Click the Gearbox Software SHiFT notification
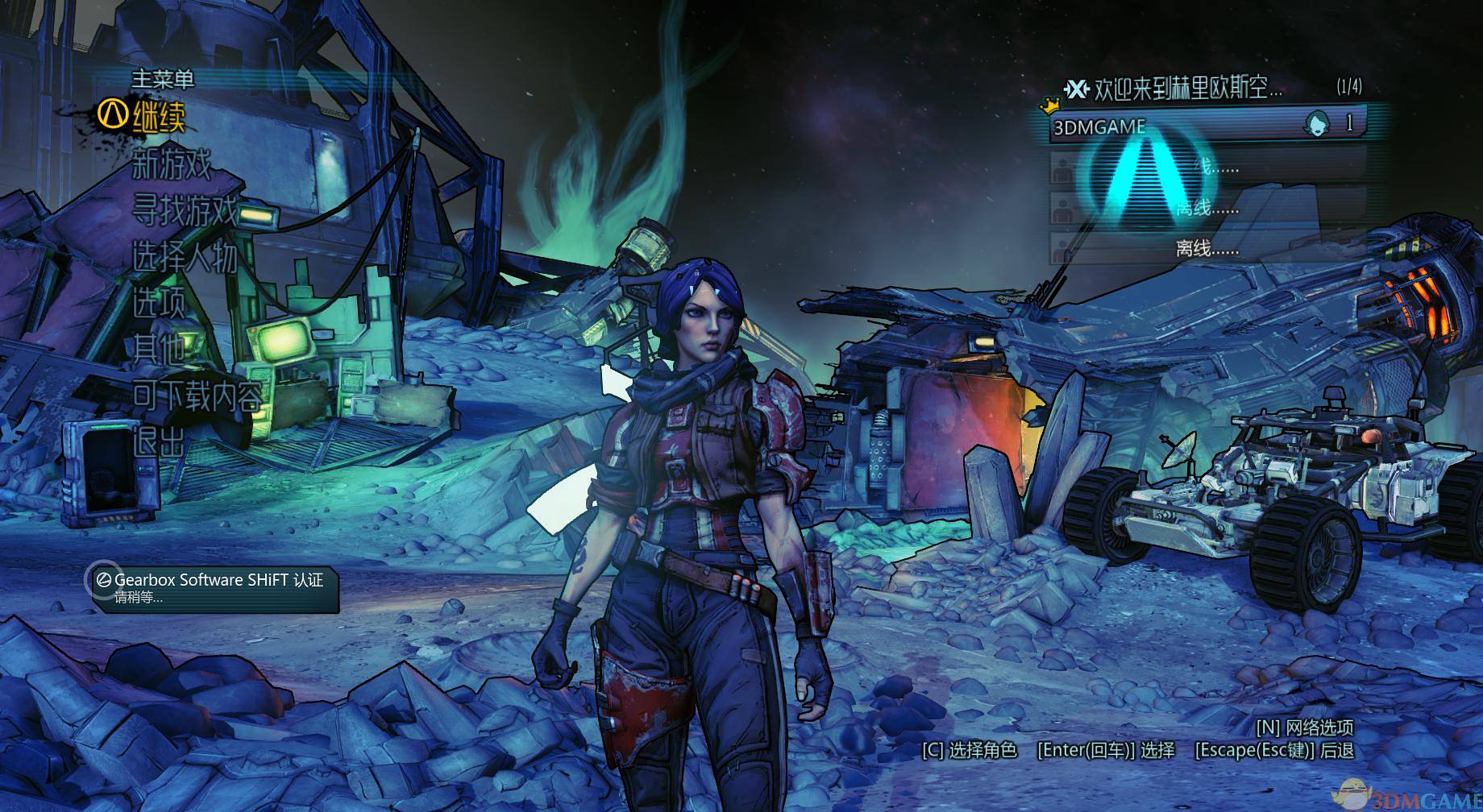The height and width of the screenshot is (812, 1483). tap(214, 587)
